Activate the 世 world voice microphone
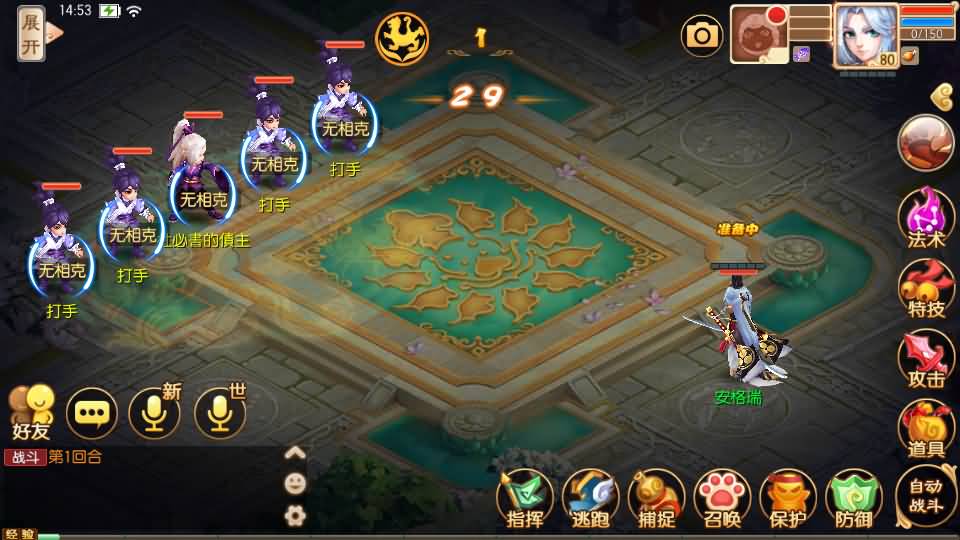The height and width of the screenshot is (540, 960). (x=220, y=412)
